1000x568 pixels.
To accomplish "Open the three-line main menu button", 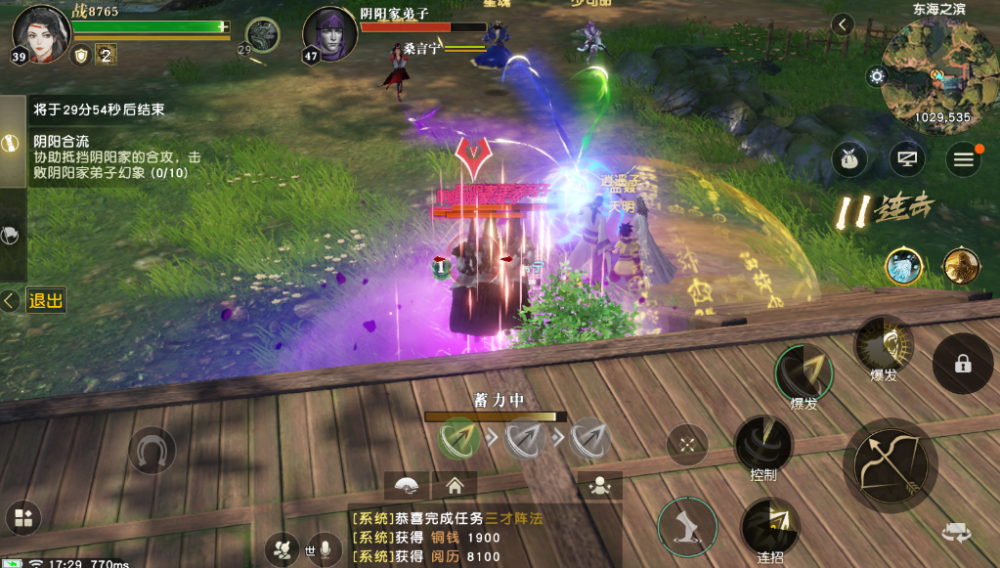I will [x=964, y=159].
